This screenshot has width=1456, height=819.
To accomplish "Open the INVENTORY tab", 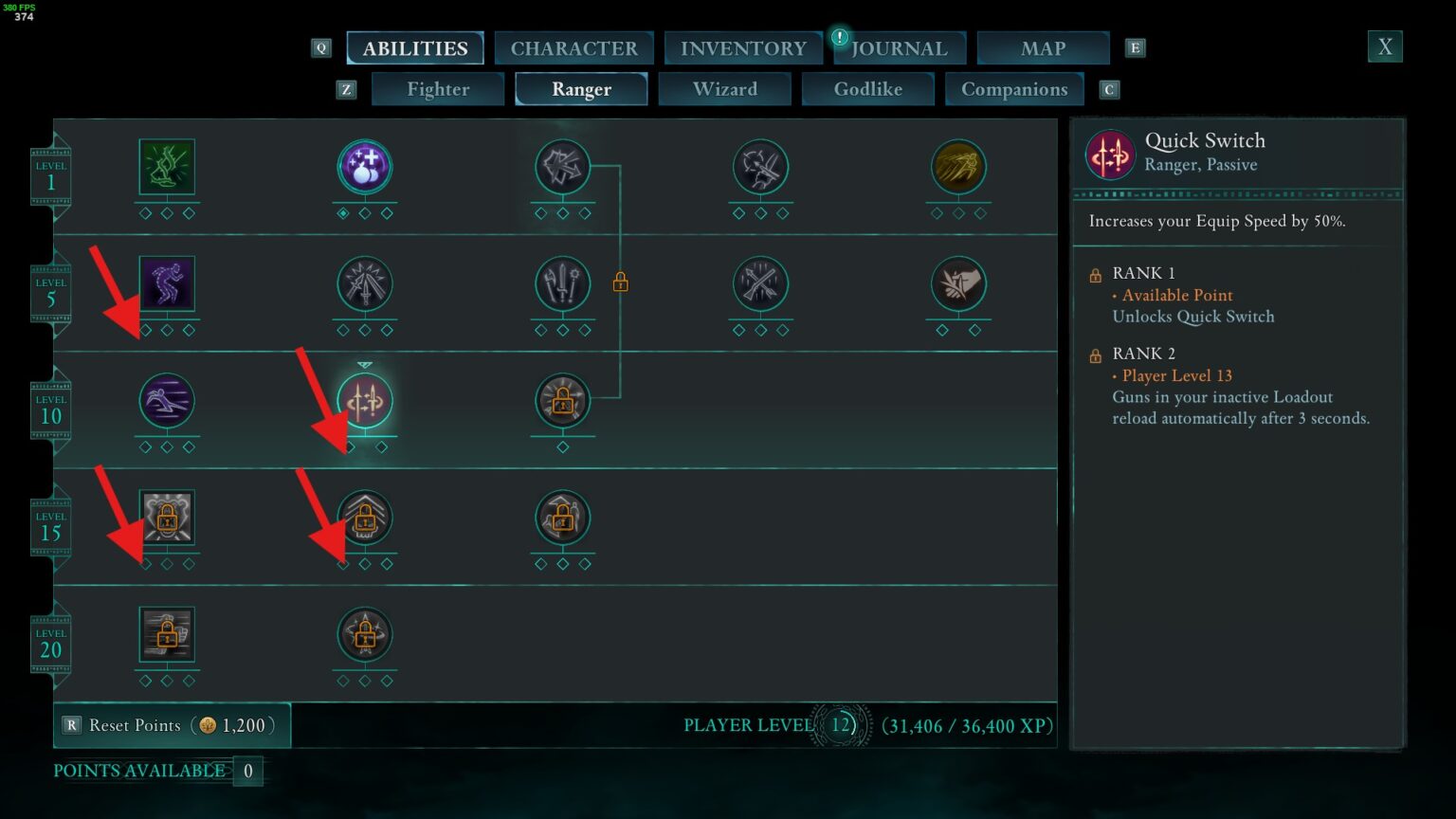I will 743,47.
